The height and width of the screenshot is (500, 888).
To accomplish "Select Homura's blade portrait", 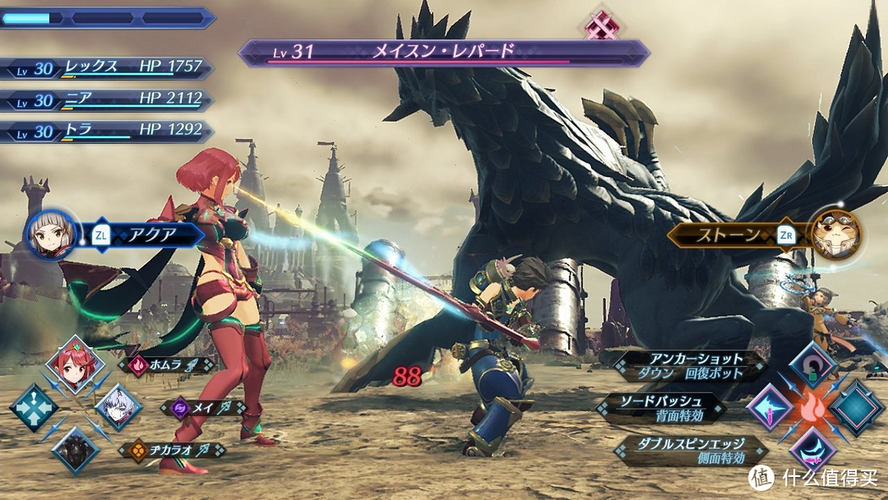I will pyautogui.click(x=74, y=364).
